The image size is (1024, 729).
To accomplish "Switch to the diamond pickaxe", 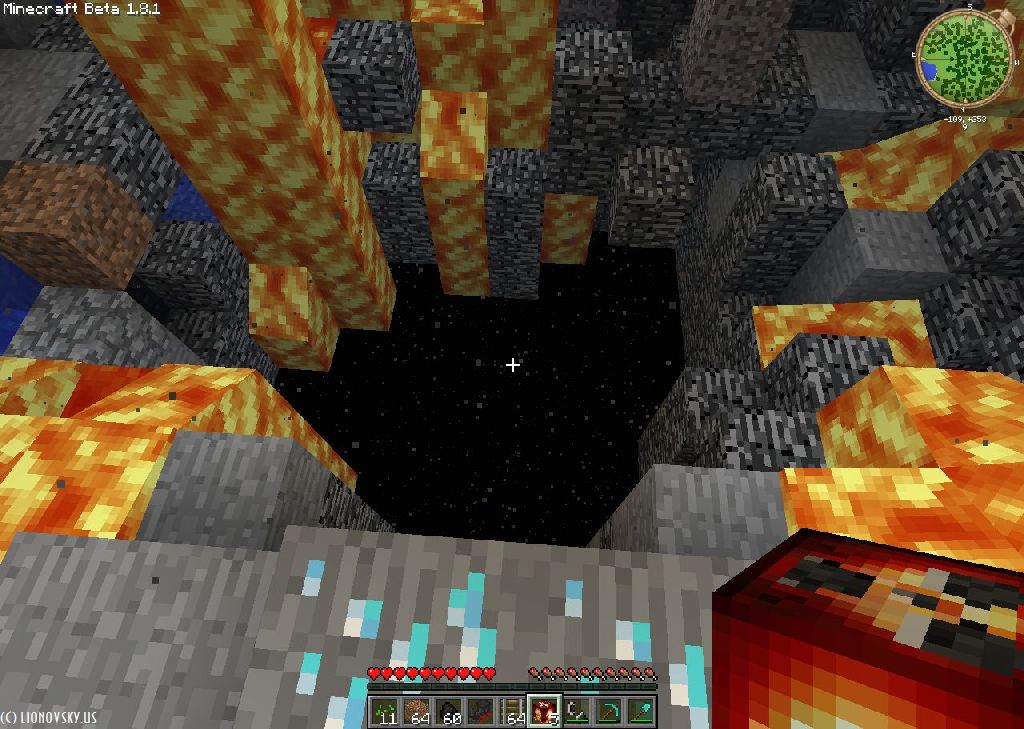I will click(x=608, y=711).
